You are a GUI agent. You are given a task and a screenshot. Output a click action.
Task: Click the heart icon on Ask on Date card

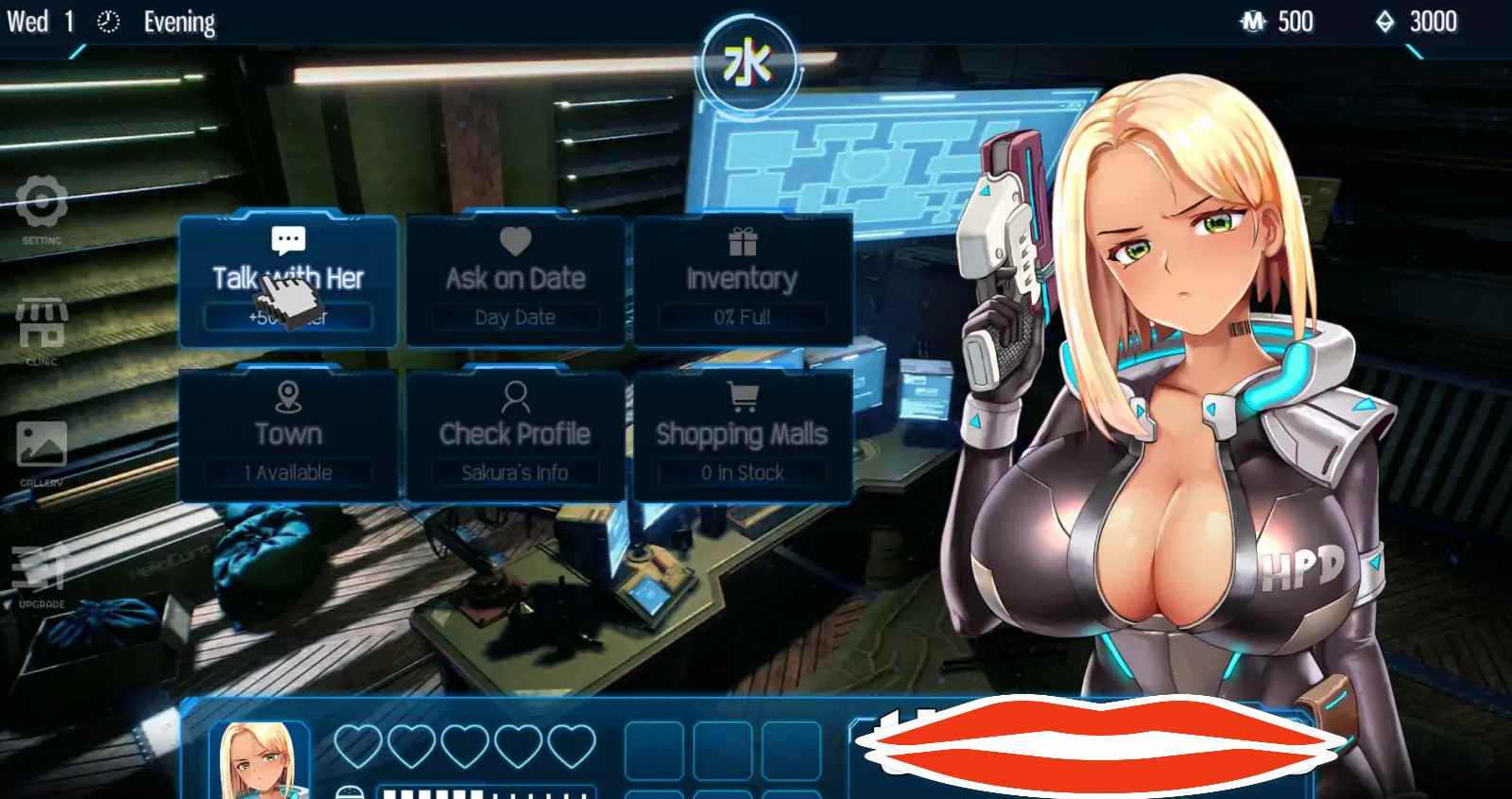click(515, 239)
